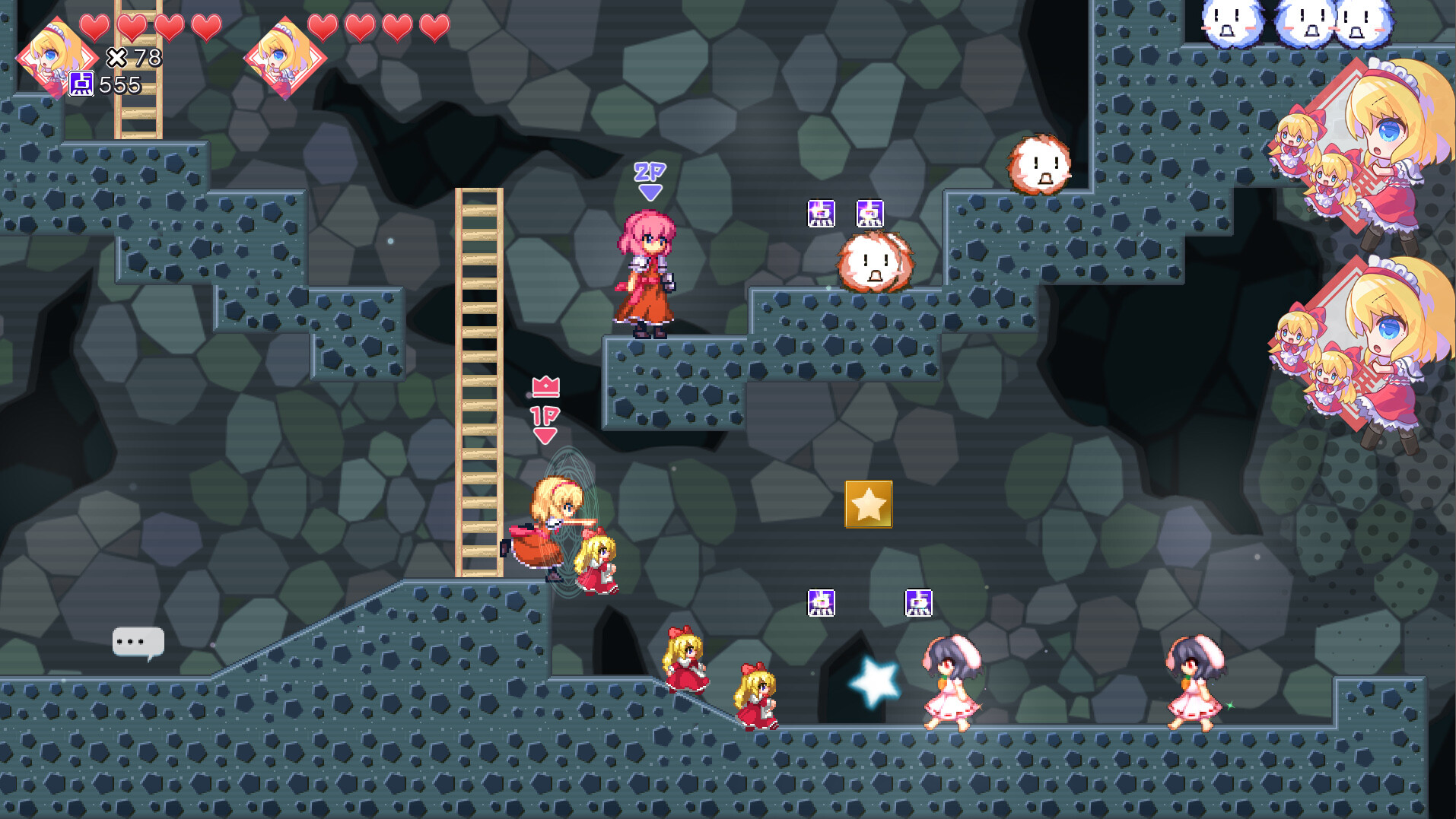Click the orange fluffball enemy on the middle platform
1456x819 pixels.
[x=873, y=264]
